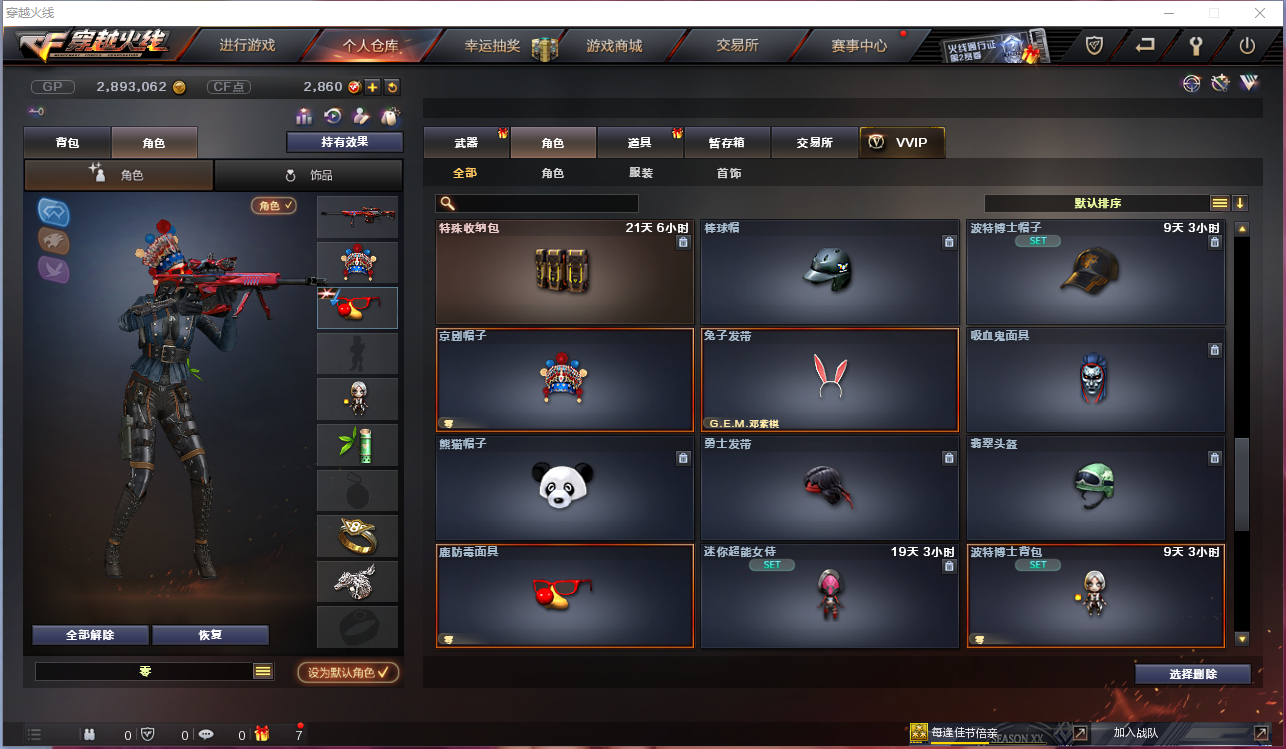The image size is (1286, 749).
Task: Select the bar chart statistics icon above the backpack
Action: click(x=304, y=117)
